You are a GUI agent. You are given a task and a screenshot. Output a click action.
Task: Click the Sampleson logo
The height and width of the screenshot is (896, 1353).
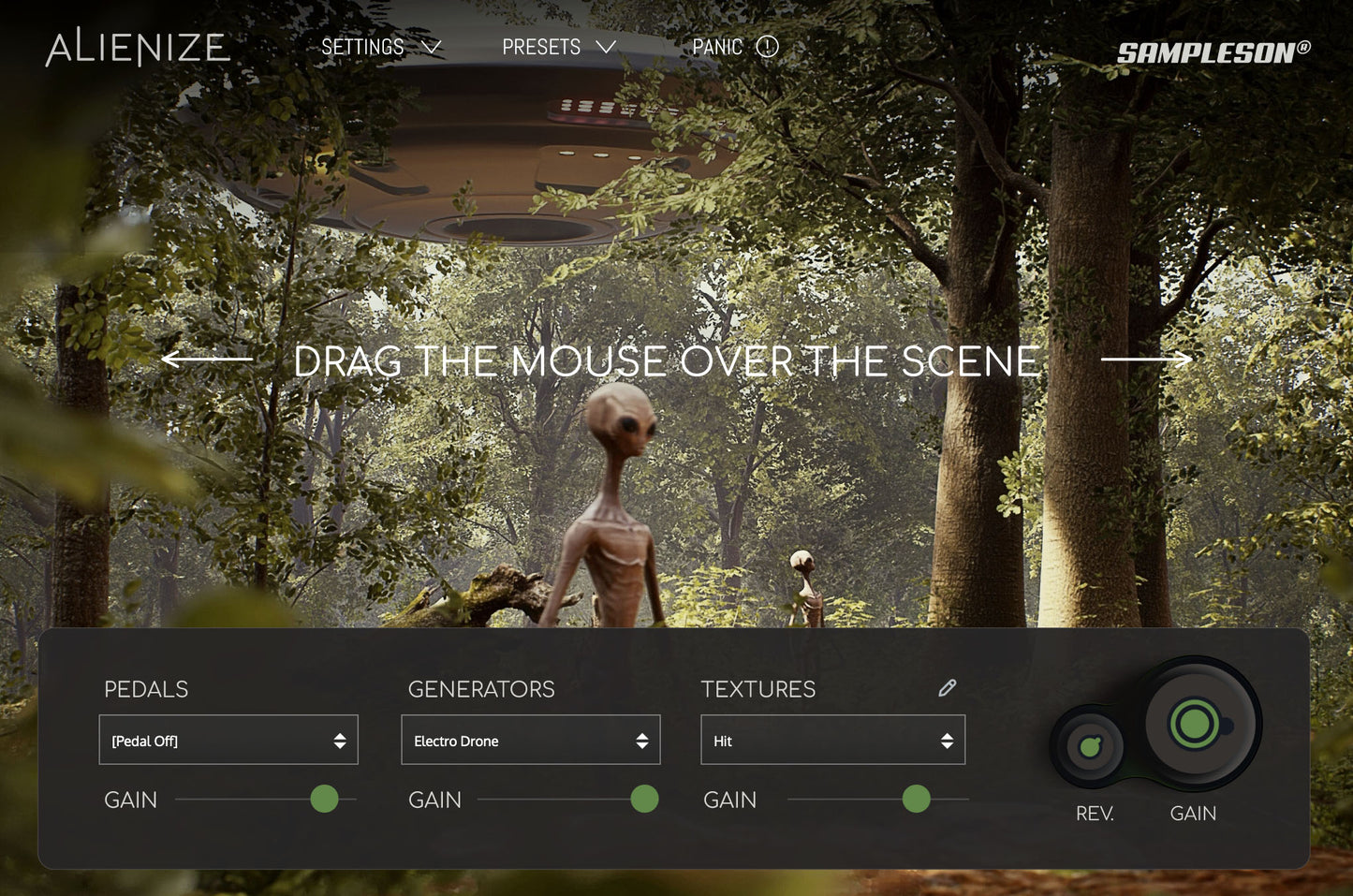[x=1213, y=52]
